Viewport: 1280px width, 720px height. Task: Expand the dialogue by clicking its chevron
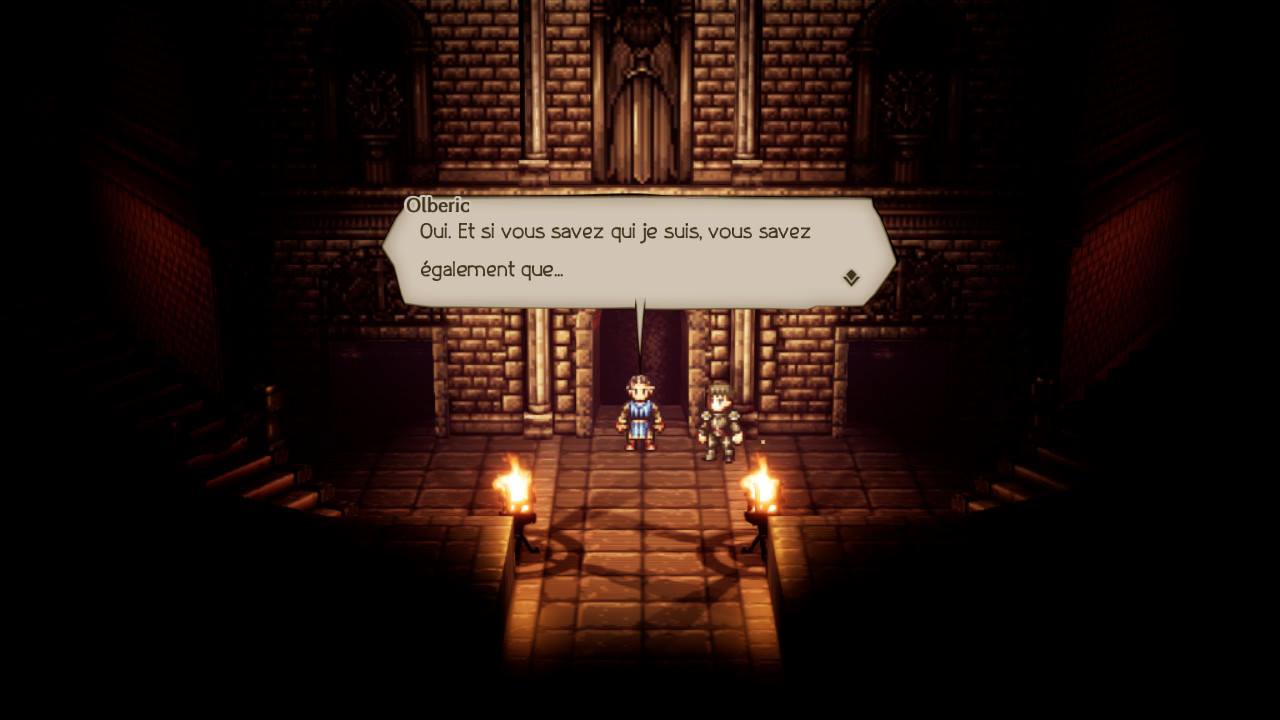click(x=851, y=277)
